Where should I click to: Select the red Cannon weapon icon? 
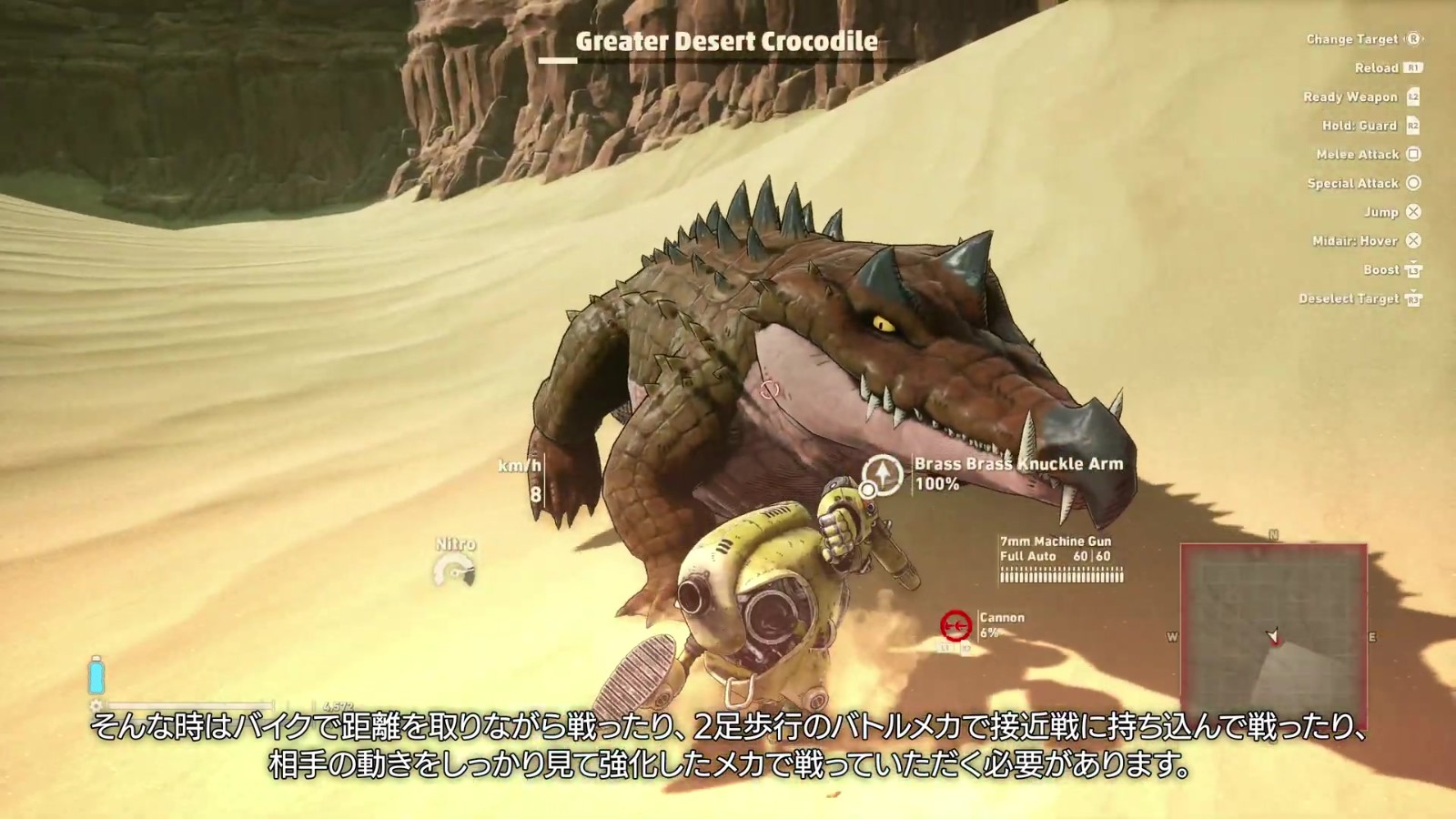pos(955,625)
